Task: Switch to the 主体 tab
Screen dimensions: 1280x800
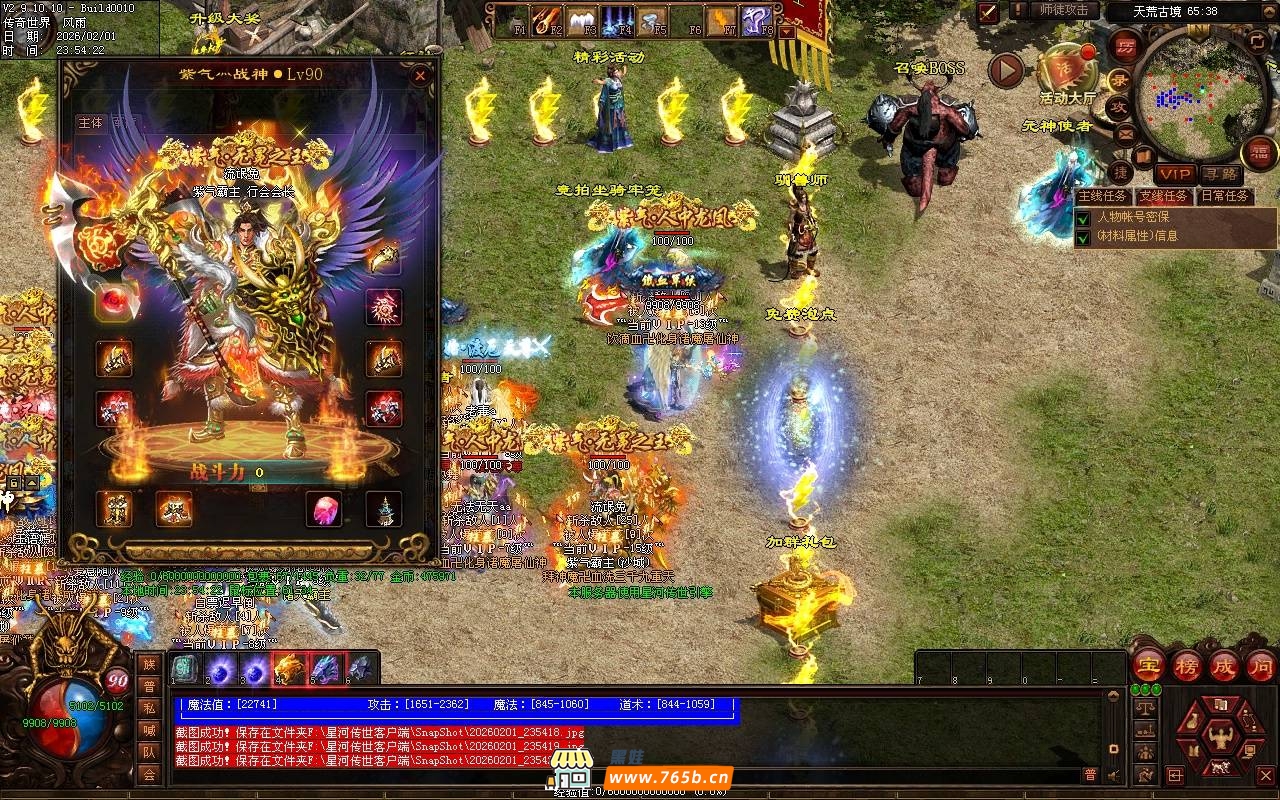Action: coord(90,123)
